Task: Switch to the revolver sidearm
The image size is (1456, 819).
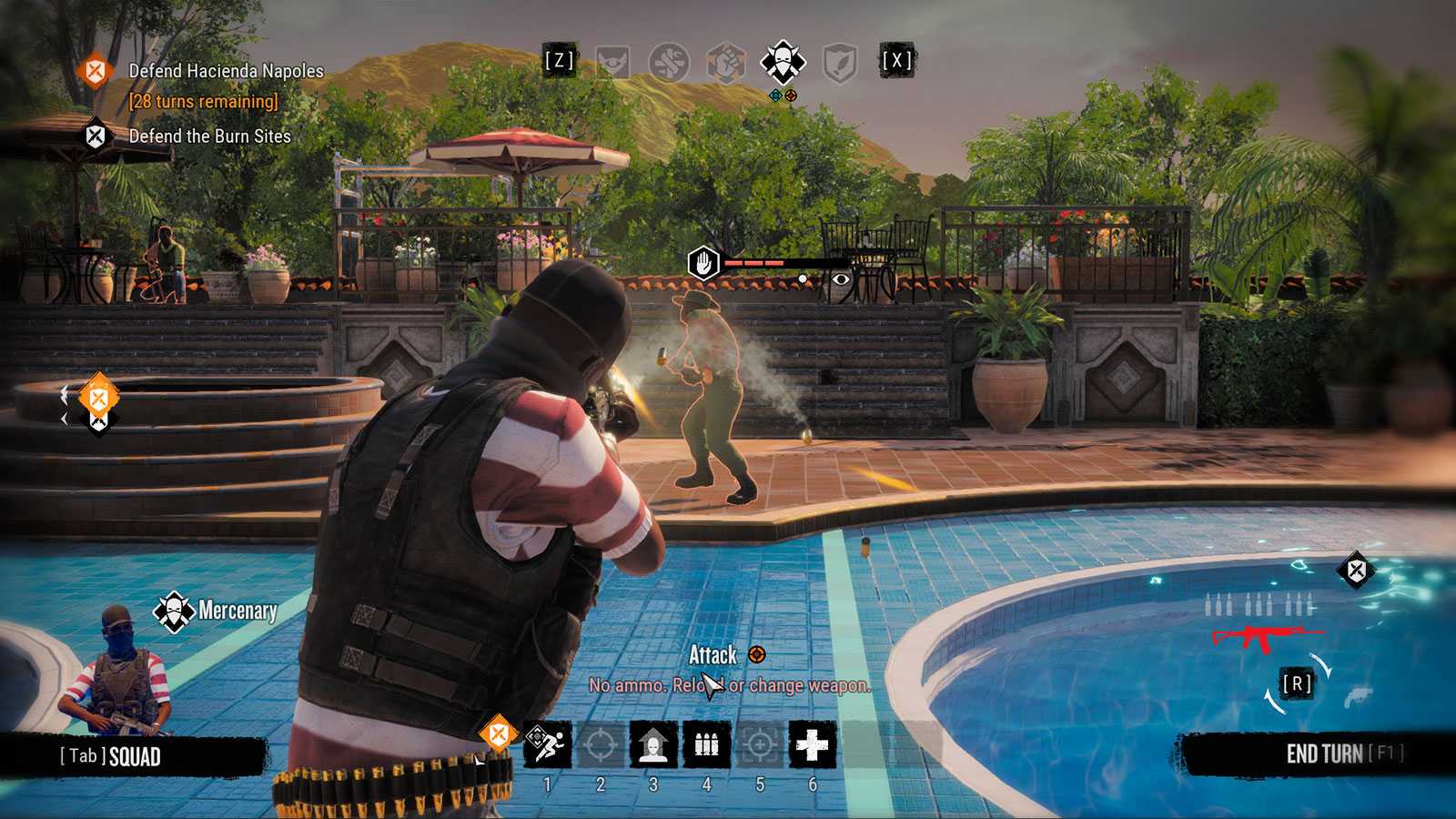Action: click(1356, 696)
